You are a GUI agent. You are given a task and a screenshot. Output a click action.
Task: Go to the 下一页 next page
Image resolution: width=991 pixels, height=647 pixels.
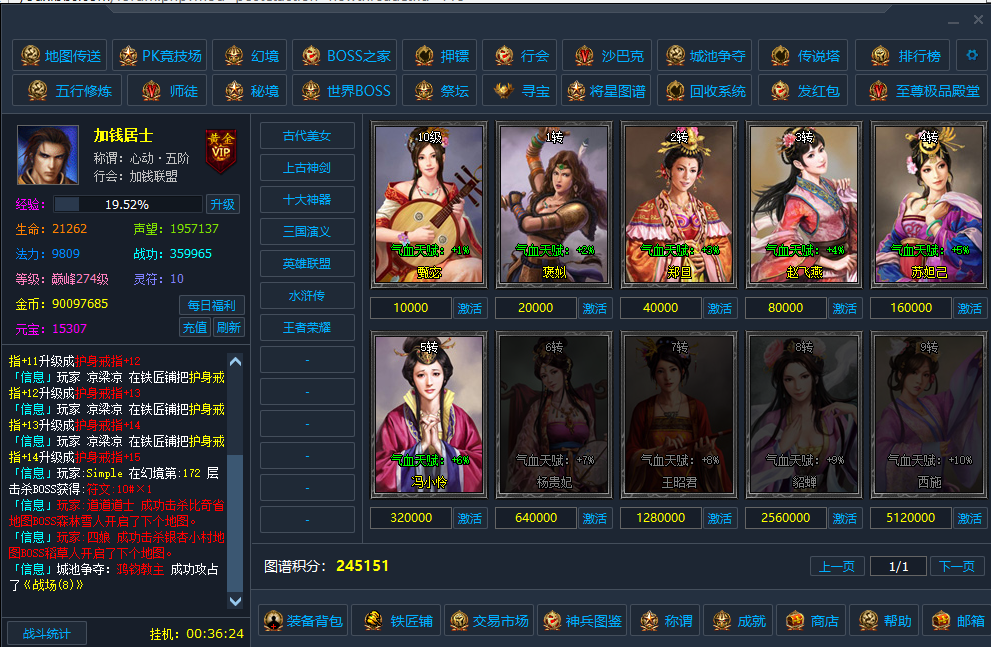coord(957,566)
